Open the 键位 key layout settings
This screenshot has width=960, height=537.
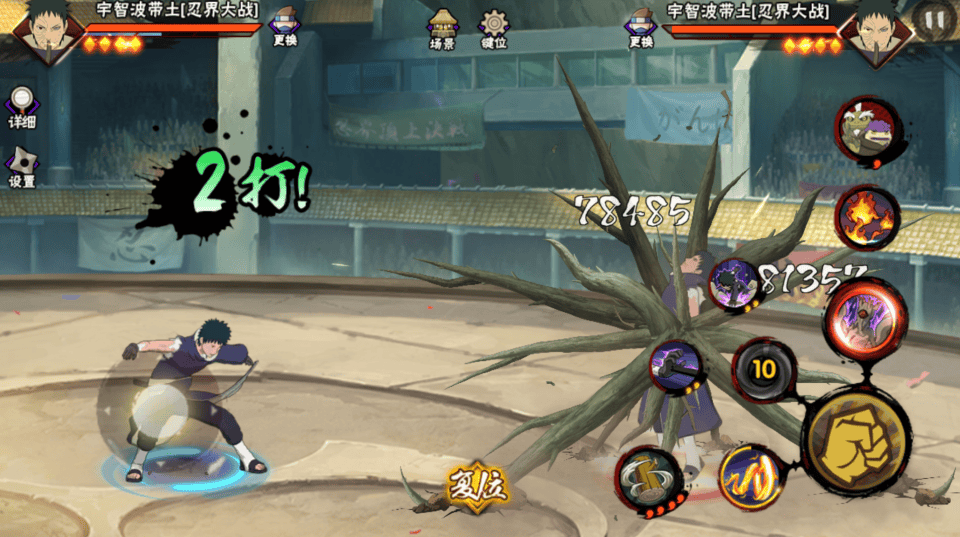[494, 29]
